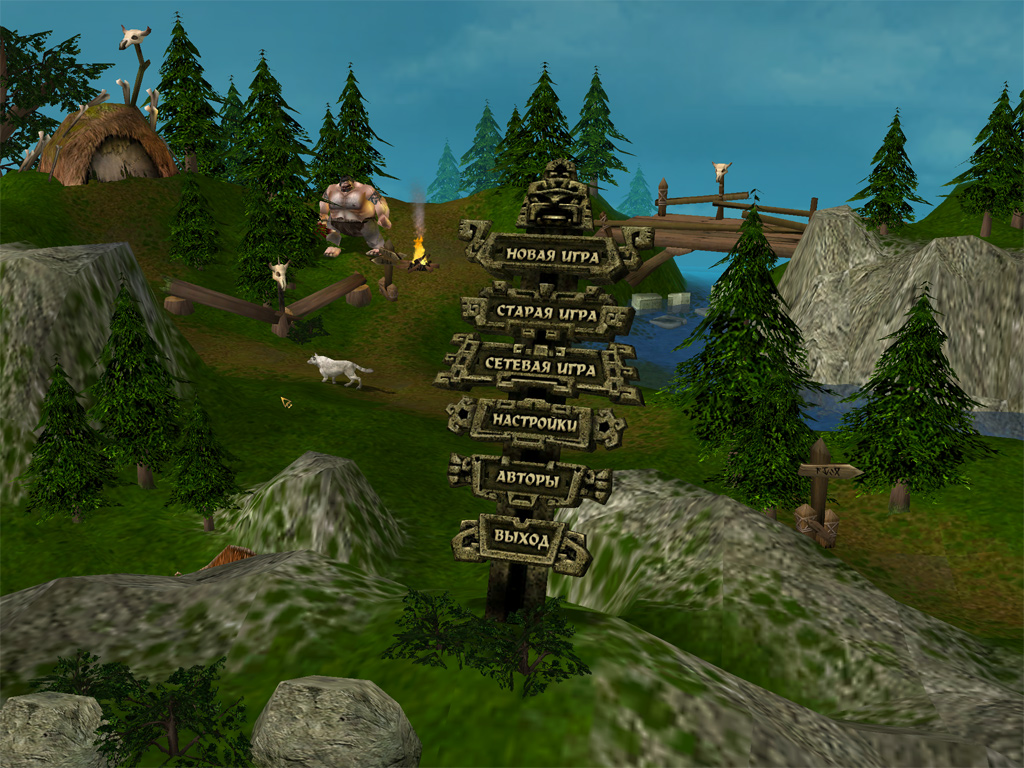Open the Старая игра load menu

548,314
